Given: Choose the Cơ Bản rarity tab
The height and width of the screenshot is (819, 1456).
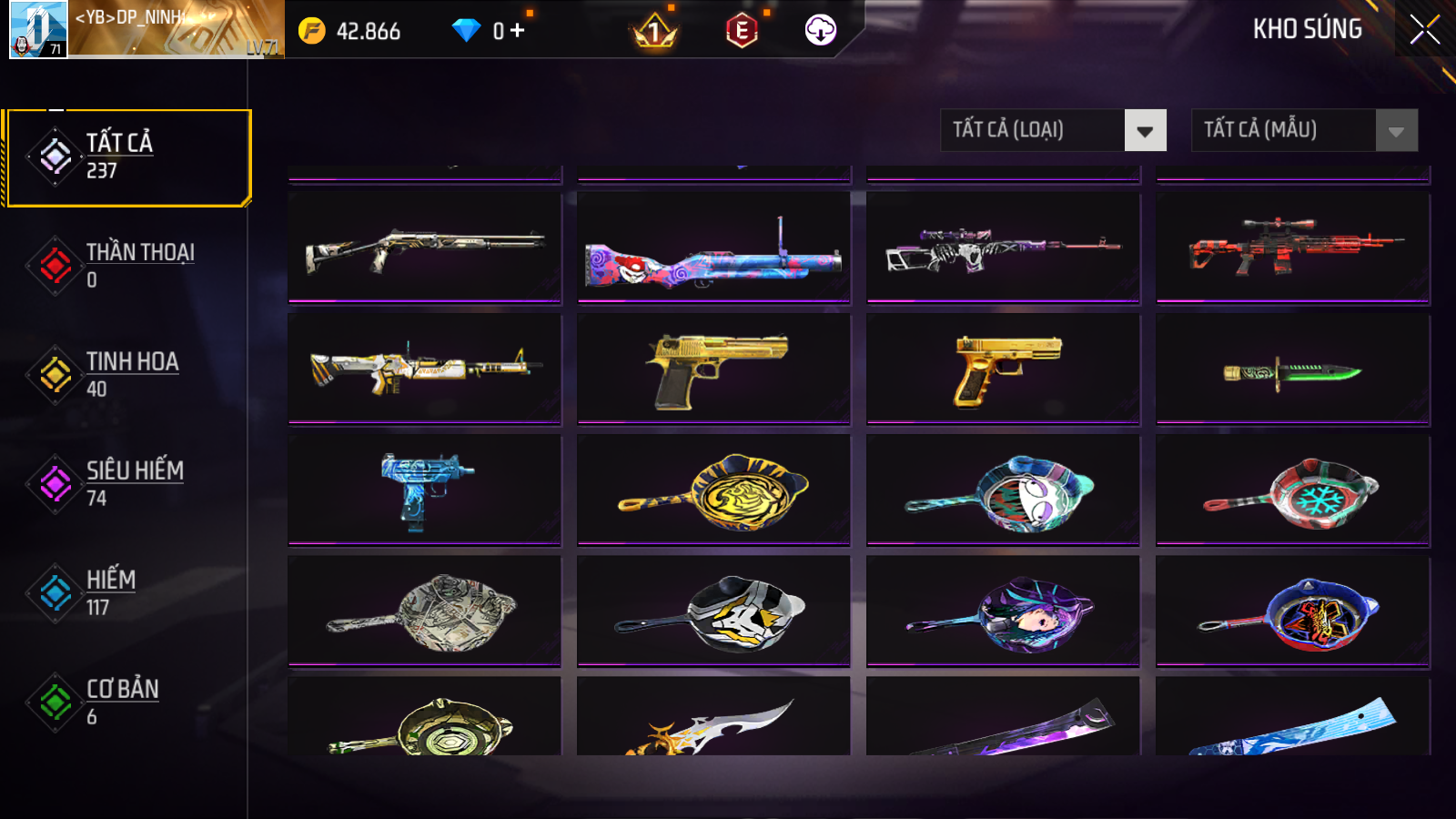Looking at the screenshot, I should tap(127, 702).
